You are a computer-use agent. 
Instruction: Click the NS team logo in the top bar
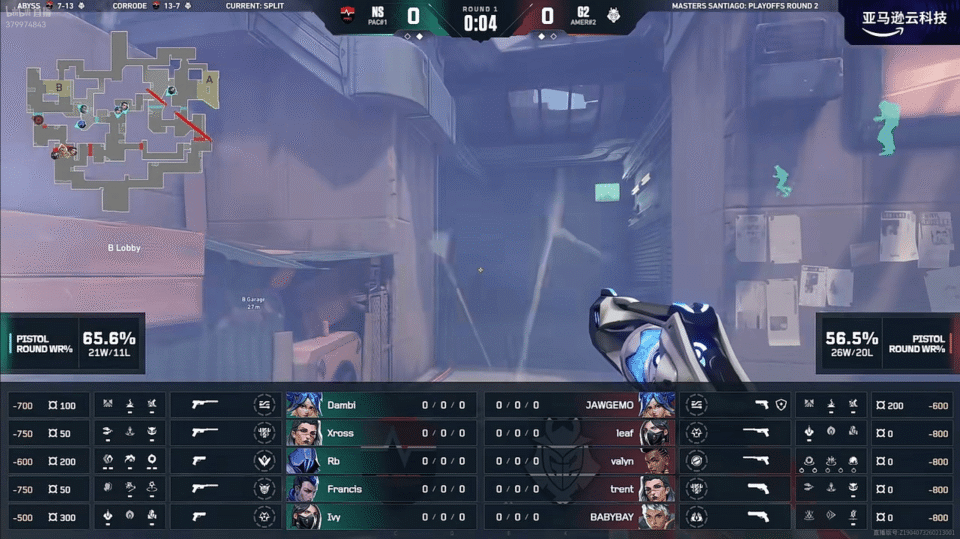pos(349,16)
